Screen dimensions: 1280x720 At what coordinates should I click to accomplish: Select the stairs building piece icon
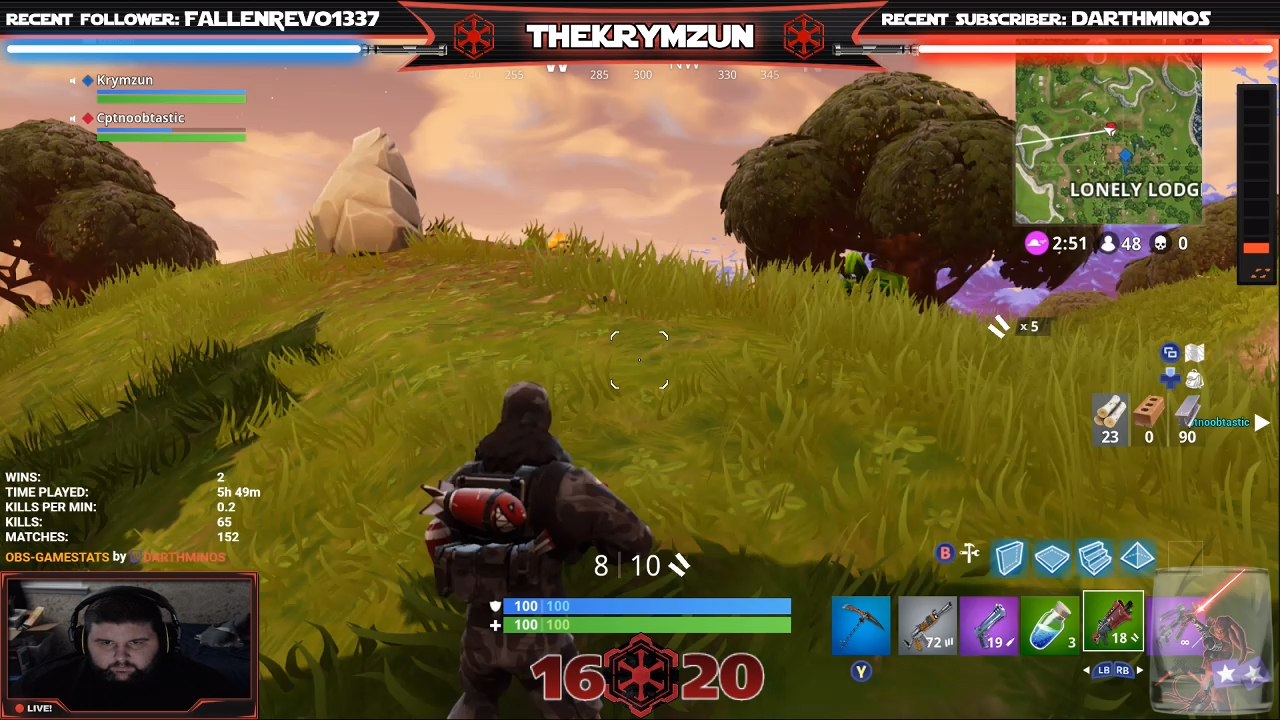click(x=1095, y=558)
